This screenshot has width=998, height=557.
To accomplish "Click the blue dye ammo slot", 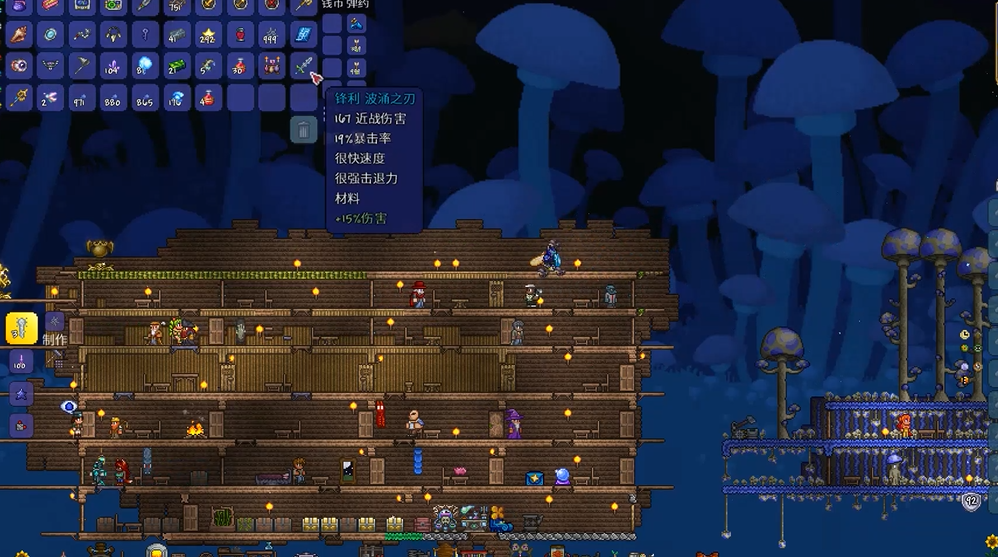I will [356, 22].
